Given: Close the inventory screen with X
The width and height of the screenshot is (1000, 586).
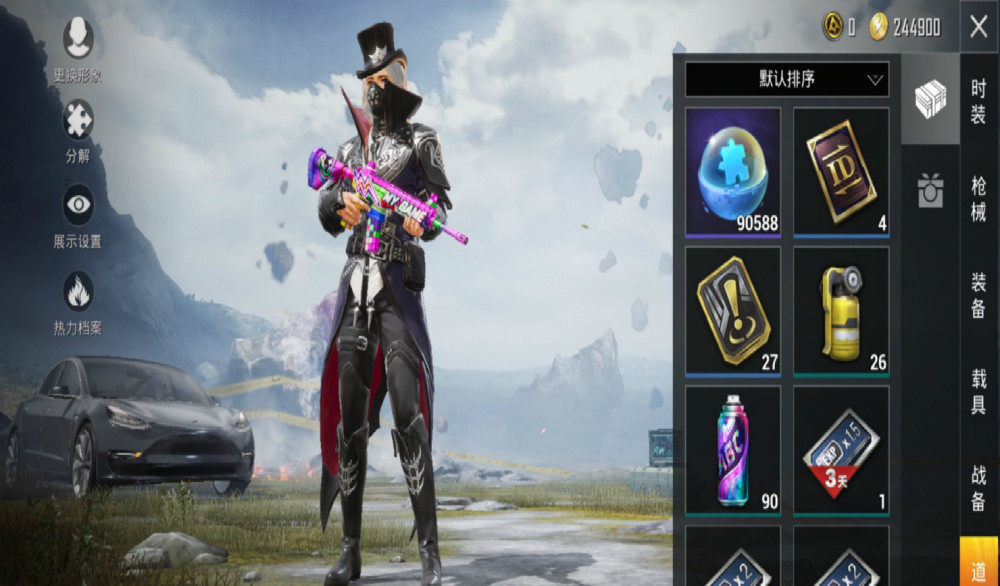Looking at the screenshot, I should coord(978,27).
